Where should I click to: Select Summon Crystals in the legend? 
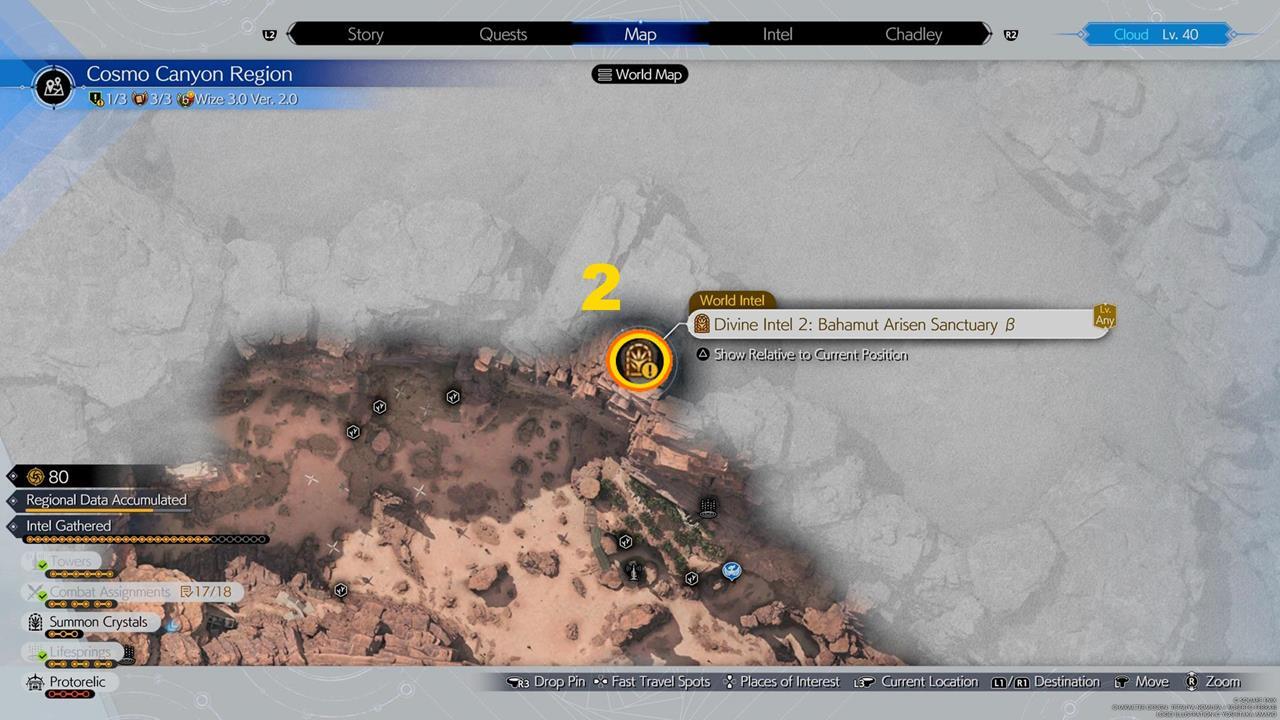pyautogui.click(x=98, y=622)
